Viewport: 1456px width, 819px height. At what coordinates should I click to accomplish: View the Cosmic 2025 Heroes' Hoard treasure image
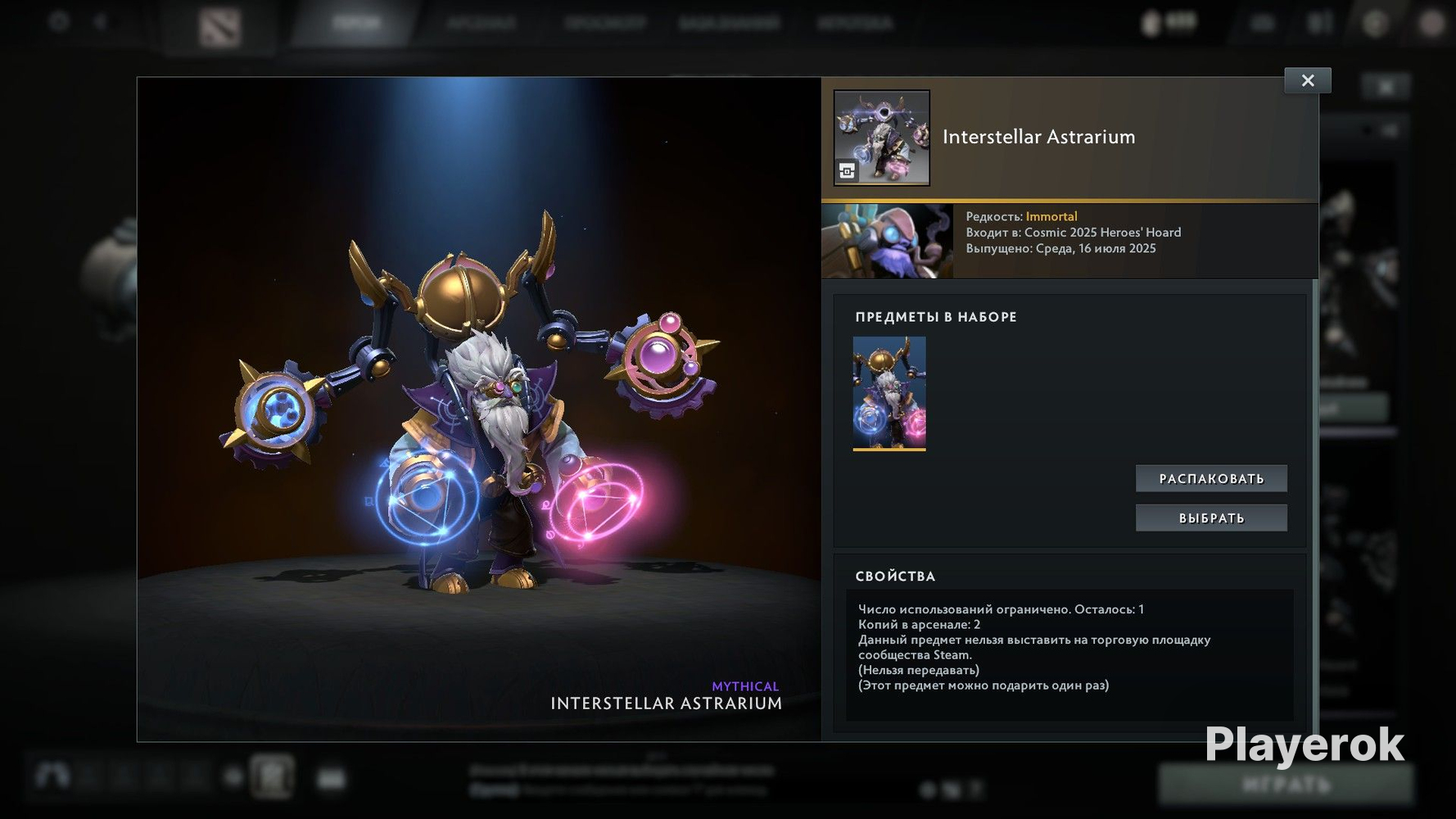point(887,241)
